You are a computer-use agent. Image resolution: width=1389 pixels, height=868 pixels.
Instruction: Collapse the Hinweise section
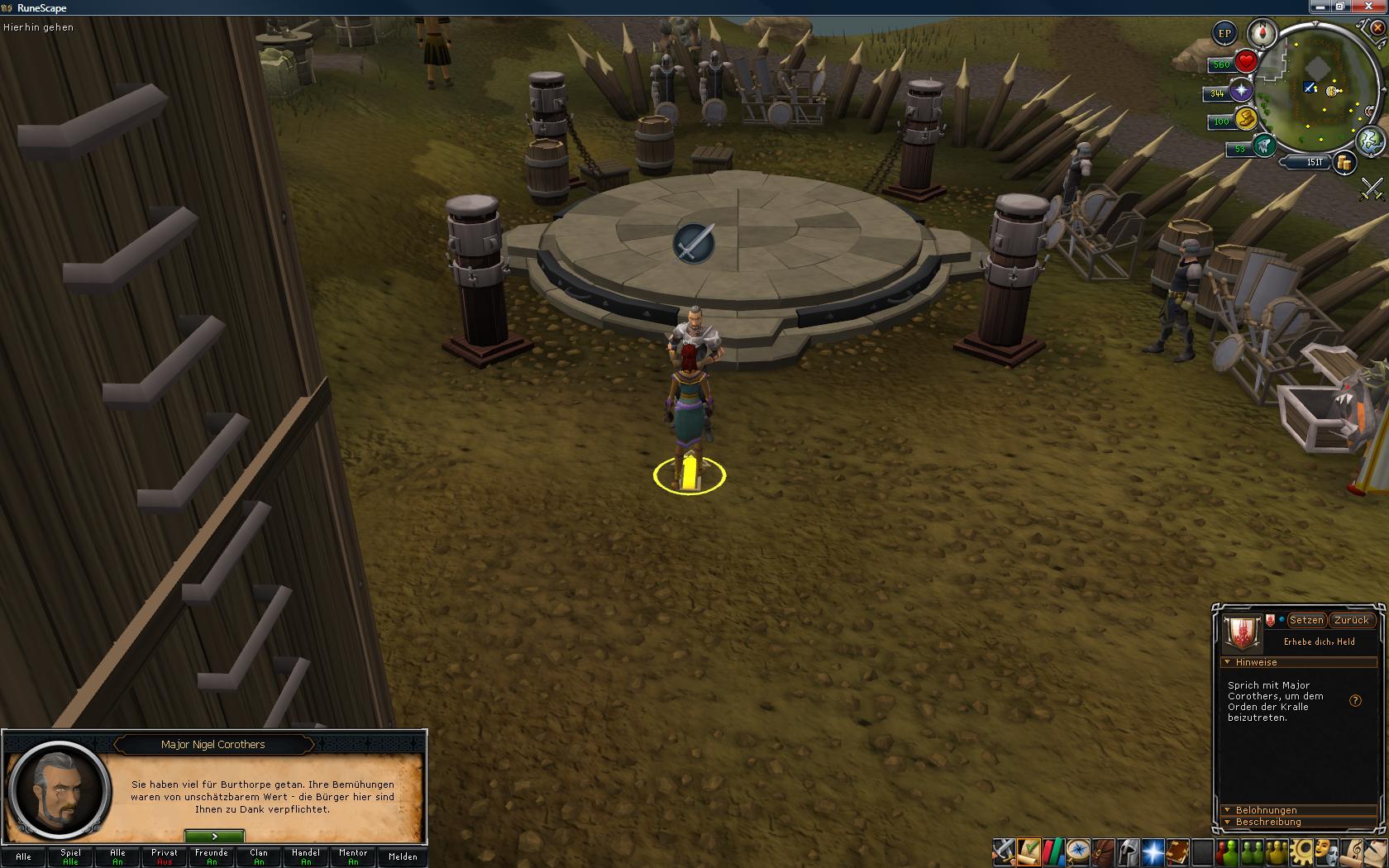coord(1255,662)
